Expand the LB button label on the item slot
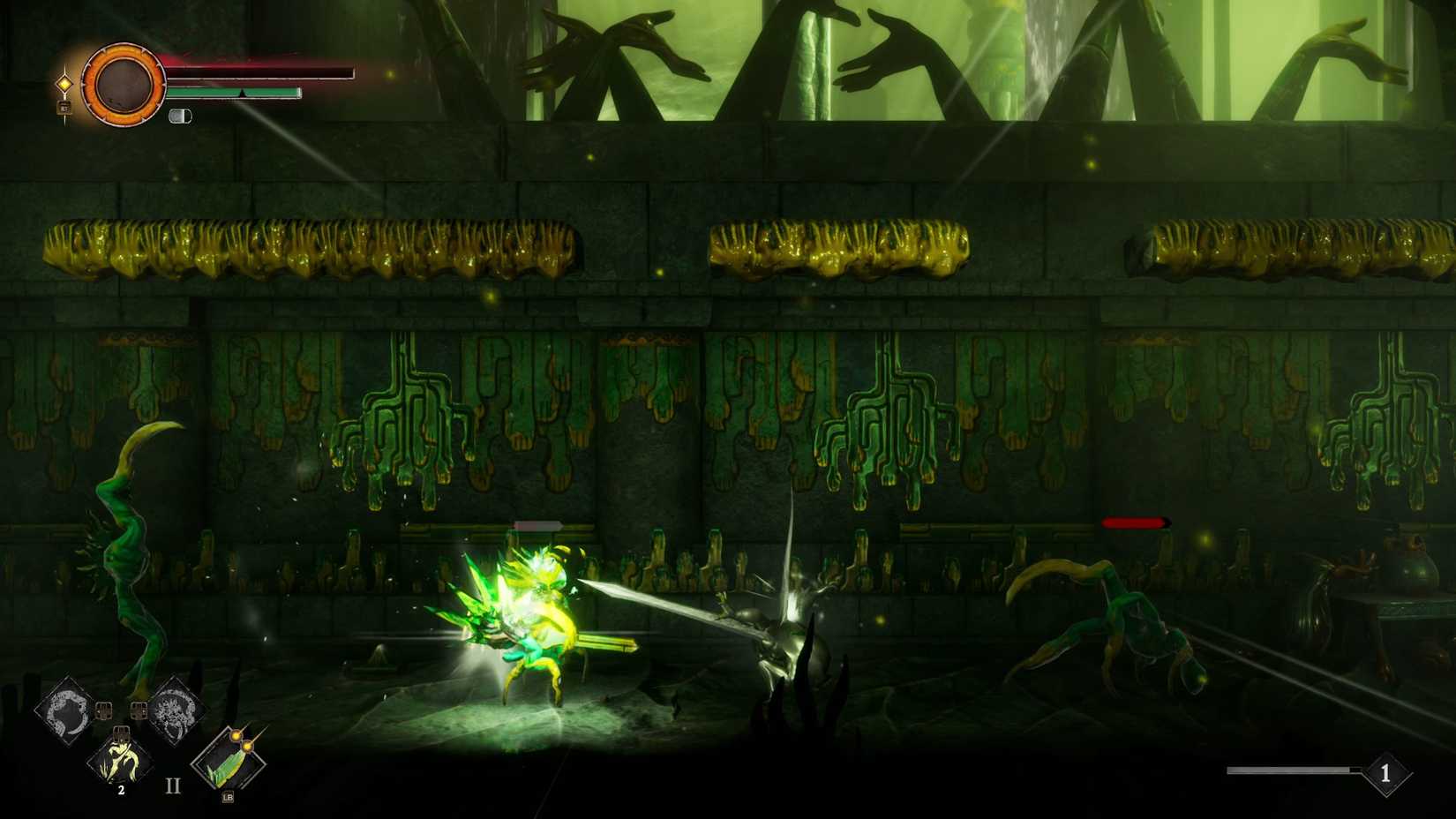1456x819 pixels. tap(228, 798)
